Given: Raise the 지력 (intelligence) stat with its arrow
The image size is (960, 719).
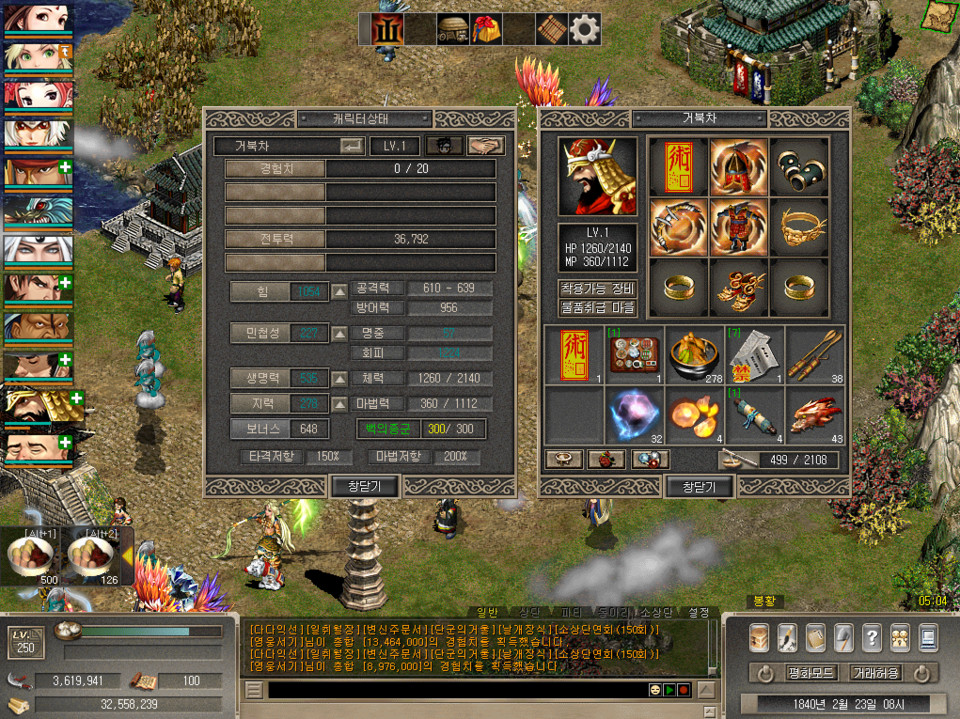Looking at the screenshot, I should pyautogui.click(x=340, y=403).
